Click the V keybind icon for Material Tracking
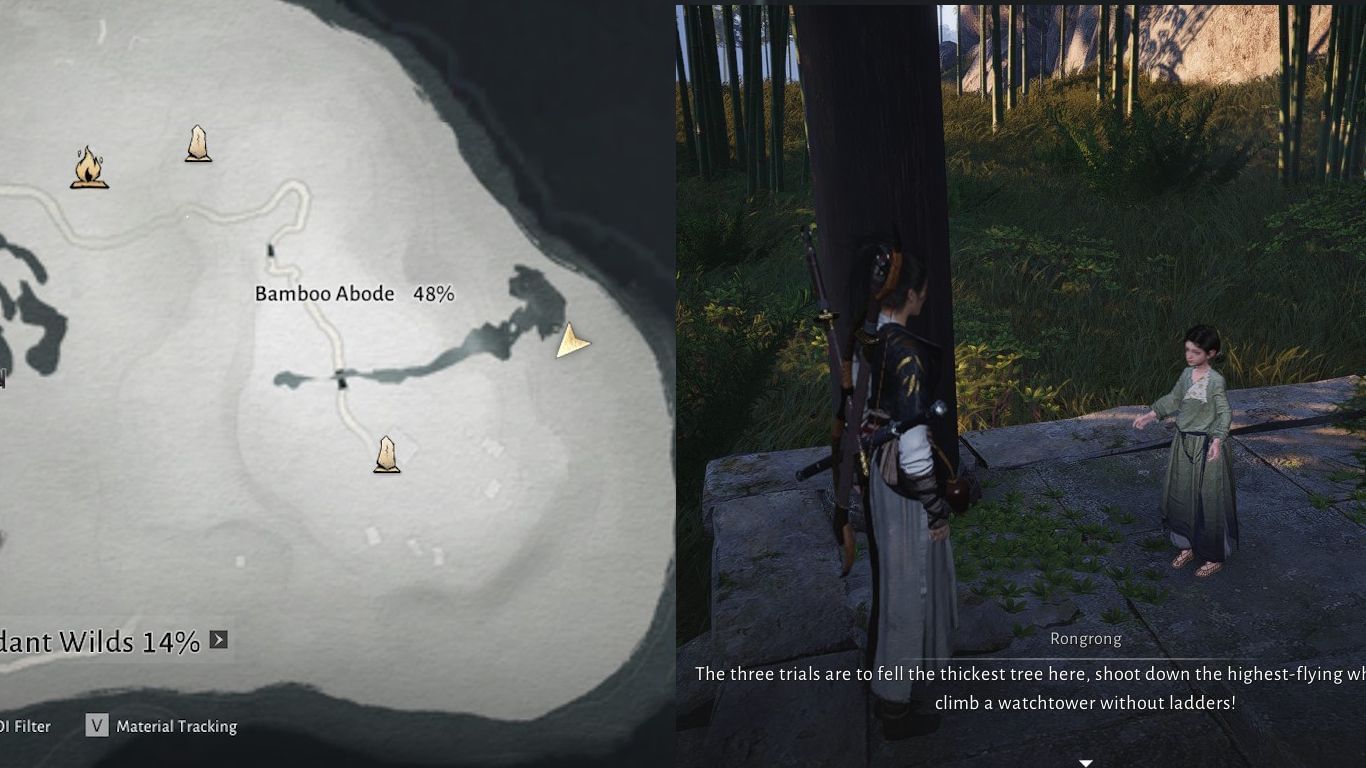Screen dimensions: 1366x768 click(x=97, y=726)
